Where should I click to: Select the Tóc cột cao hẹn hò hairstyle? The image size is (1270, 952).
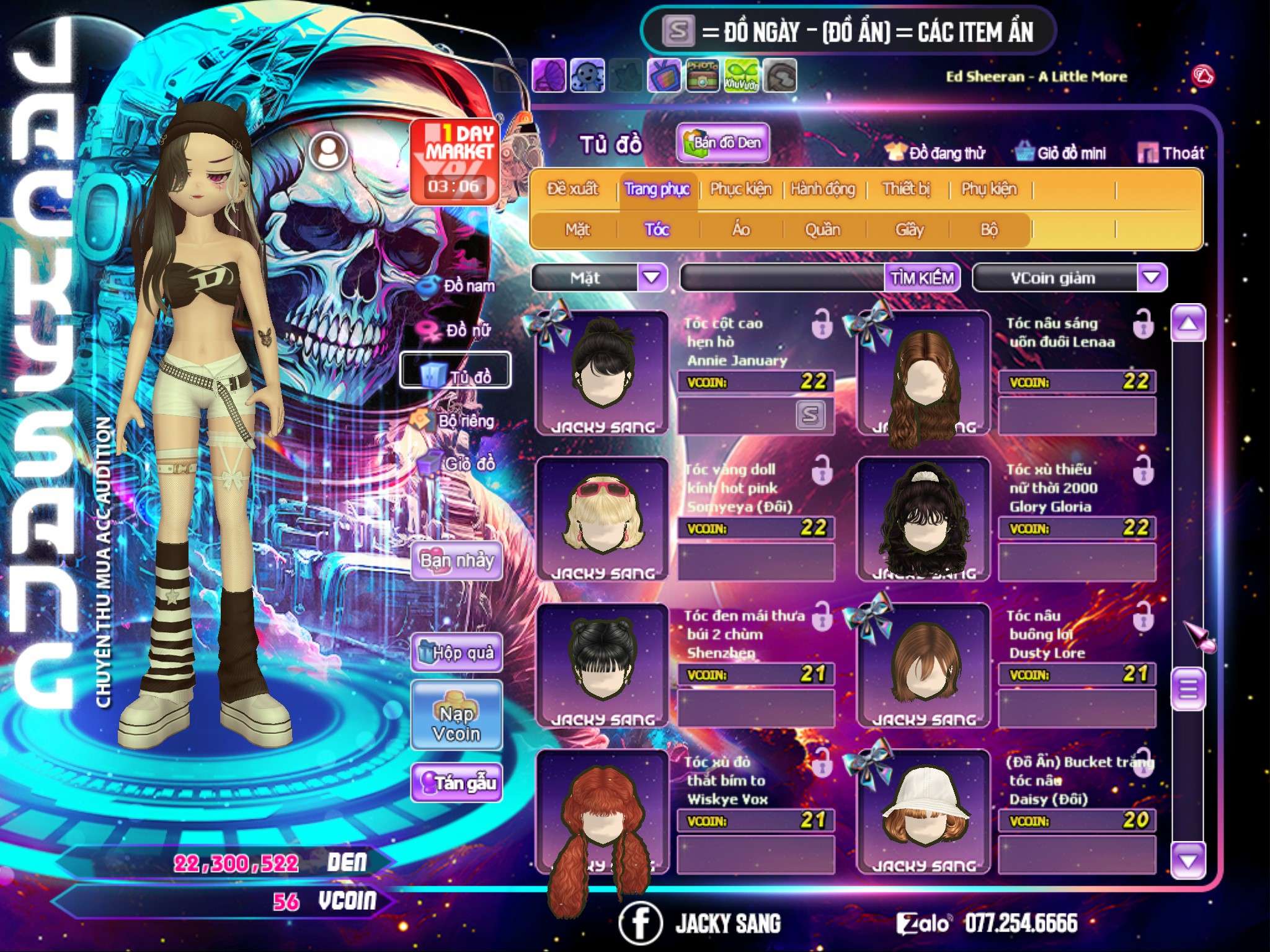[602, 372]
